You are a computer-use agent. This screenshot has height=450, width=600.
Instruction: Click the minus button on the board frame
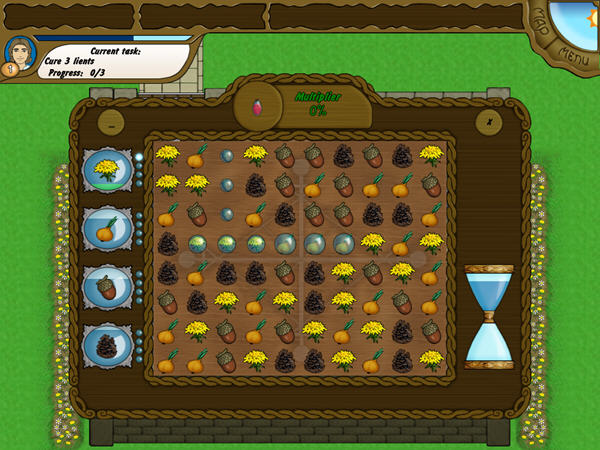pos(111,122)
